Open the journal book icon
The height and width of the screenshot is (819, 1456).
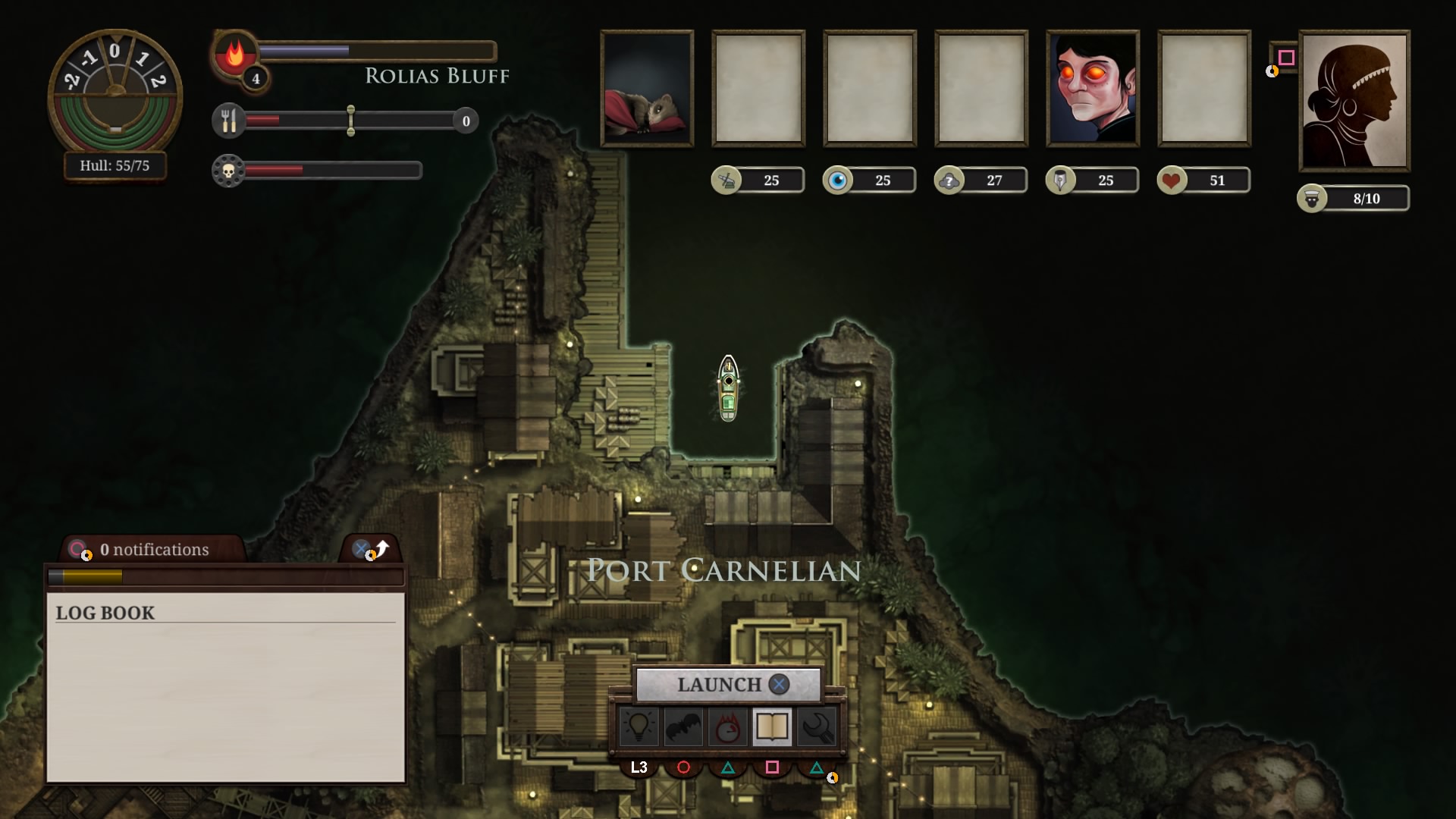[x=772, y=726]
